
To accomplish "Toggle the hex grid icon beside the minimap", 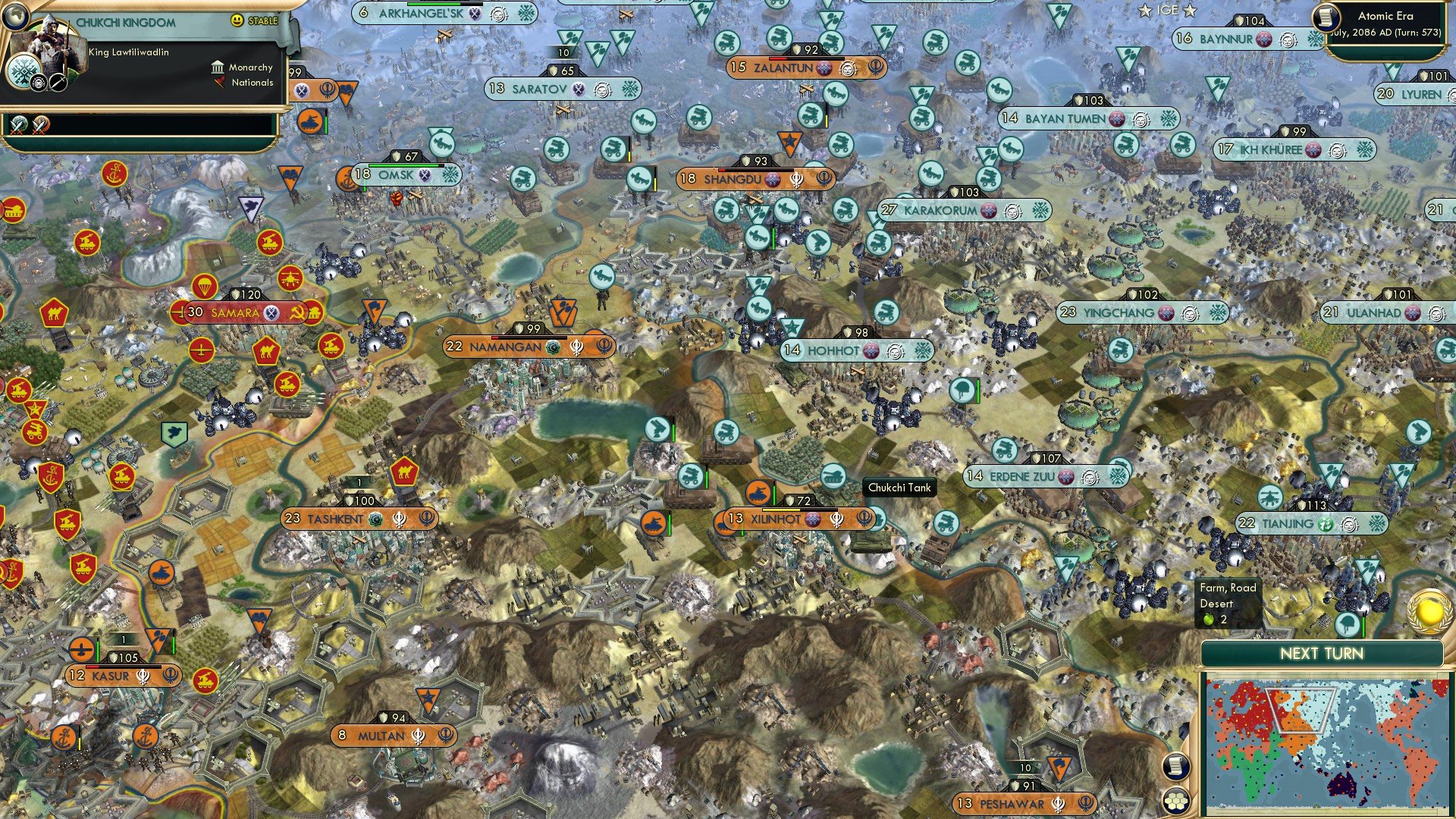I will [1175, 801].
